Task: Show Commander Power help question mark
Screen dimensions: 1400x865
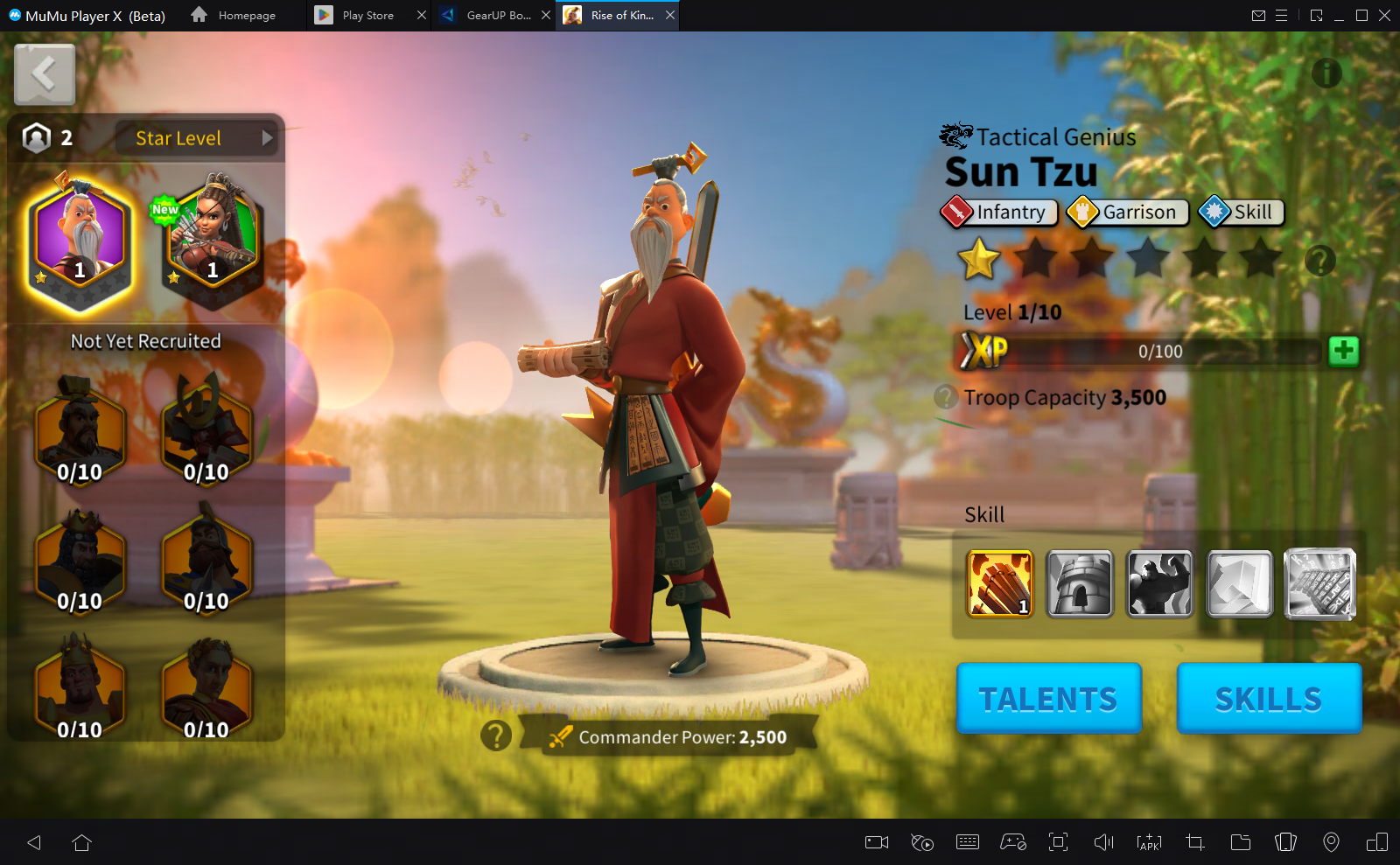Action: (x=495, y=736)
